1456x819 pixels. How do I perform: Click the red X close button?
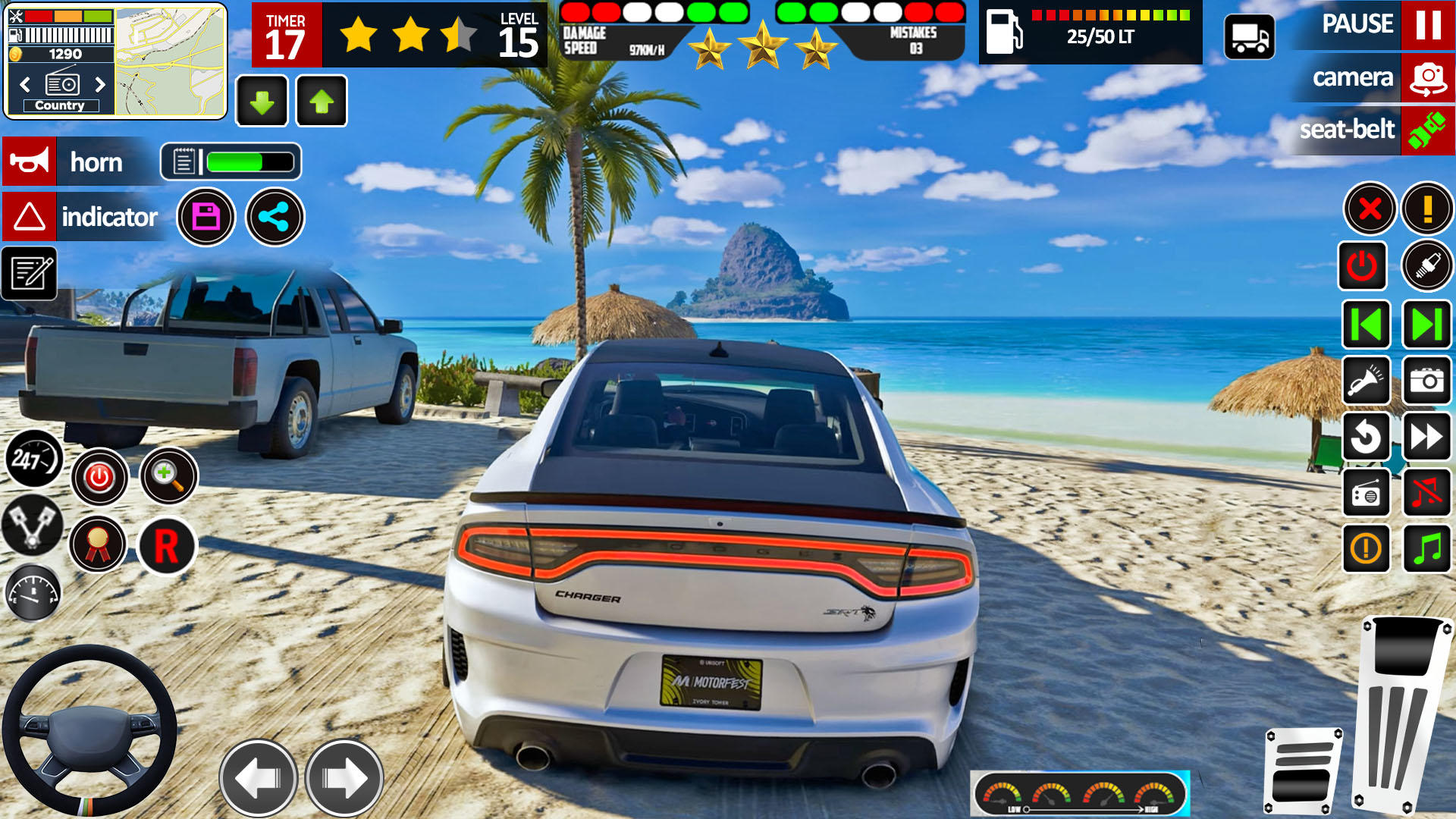coord(1370,209)
